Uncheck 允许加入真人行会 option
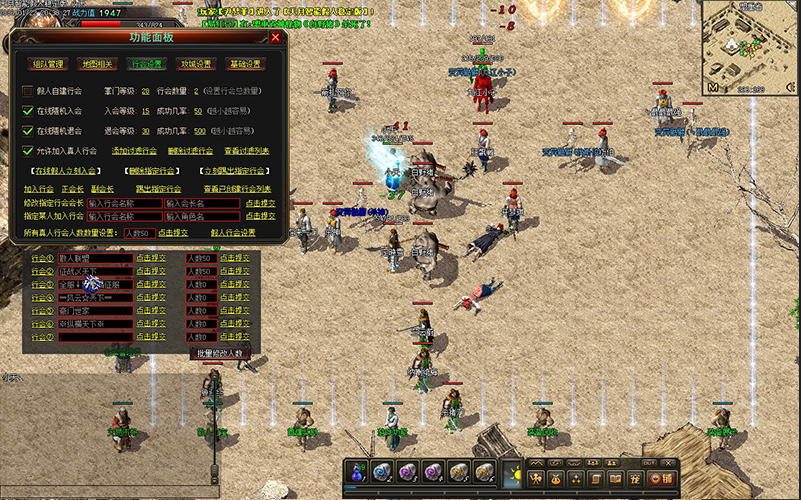 (x=28, y=151)
